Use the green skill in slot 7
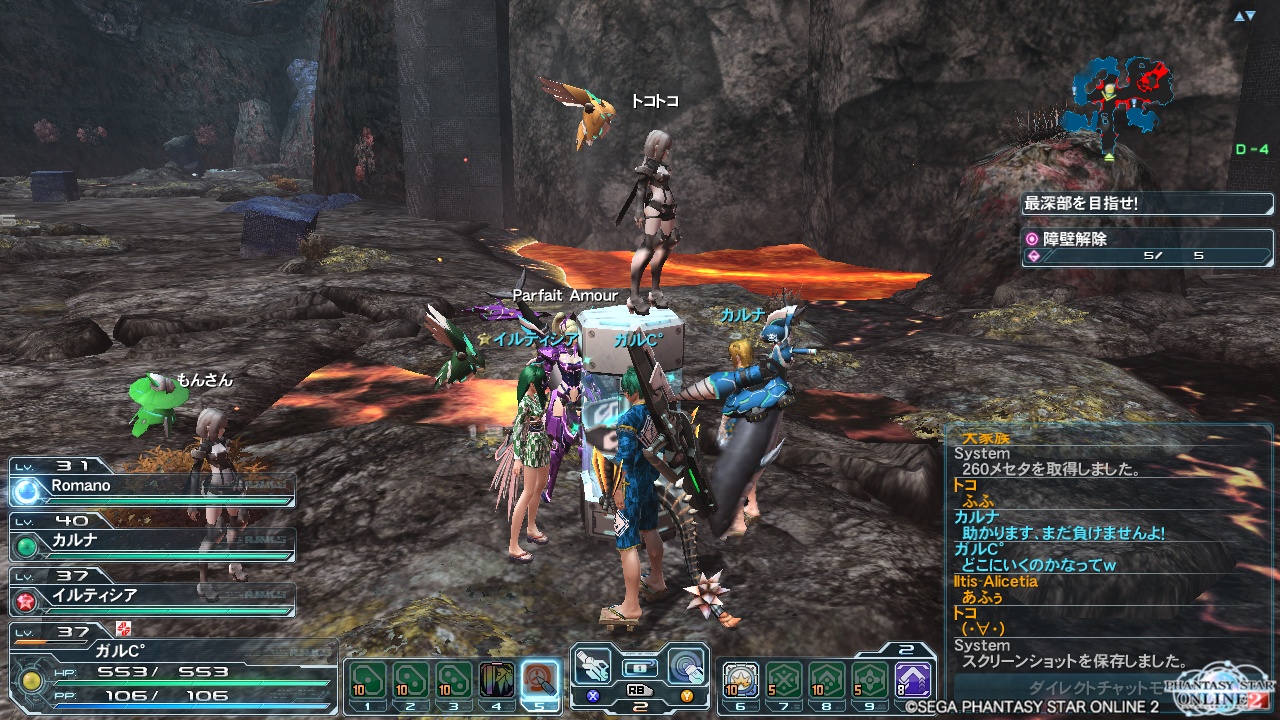This screenshot has width=1280, height=720. tap(783, 680)
